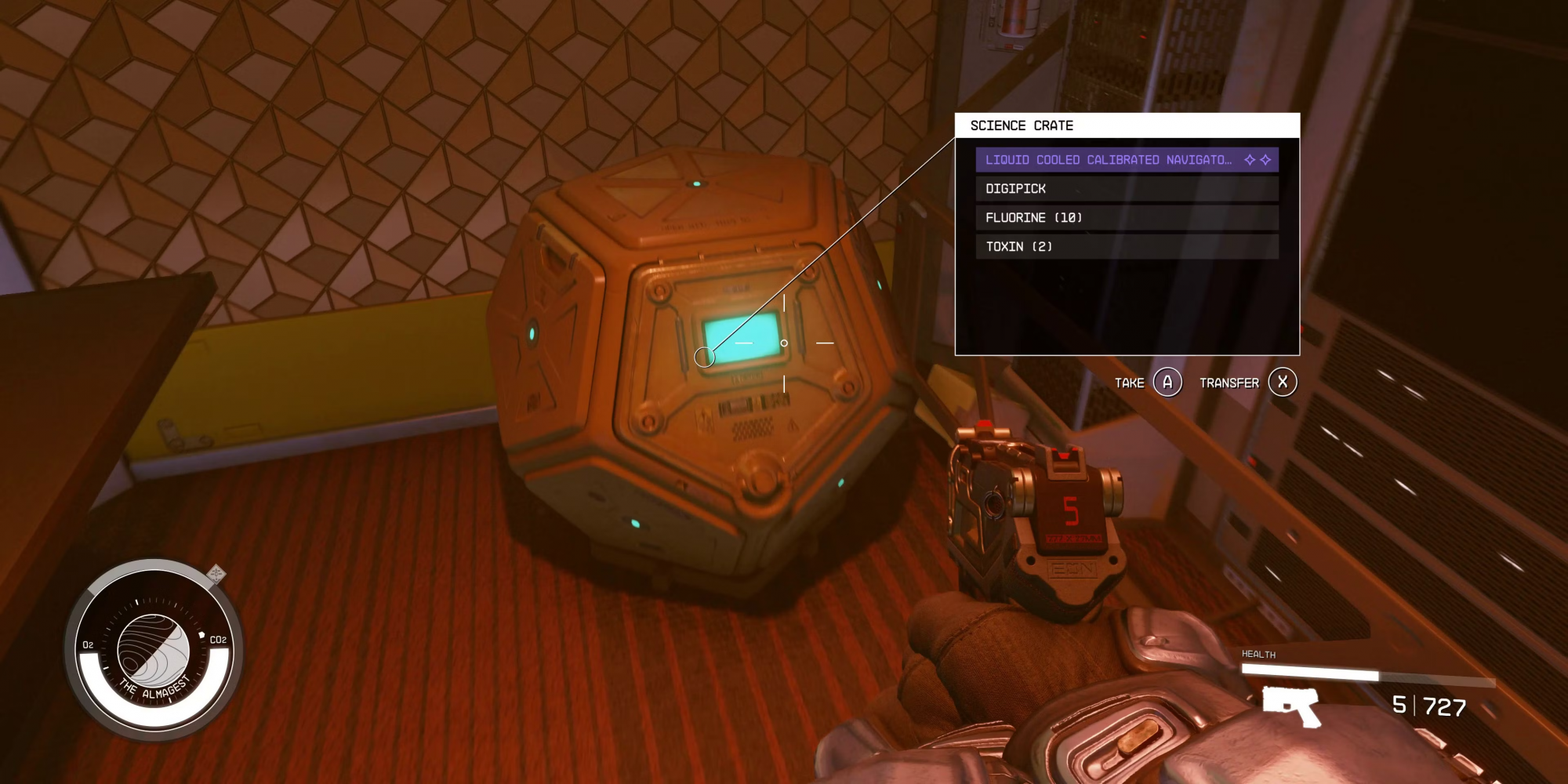The width and height of the screenshot is (1568, 784).
Task: Select the Fluorine (10) entry
Action: tap(1126, 218)
